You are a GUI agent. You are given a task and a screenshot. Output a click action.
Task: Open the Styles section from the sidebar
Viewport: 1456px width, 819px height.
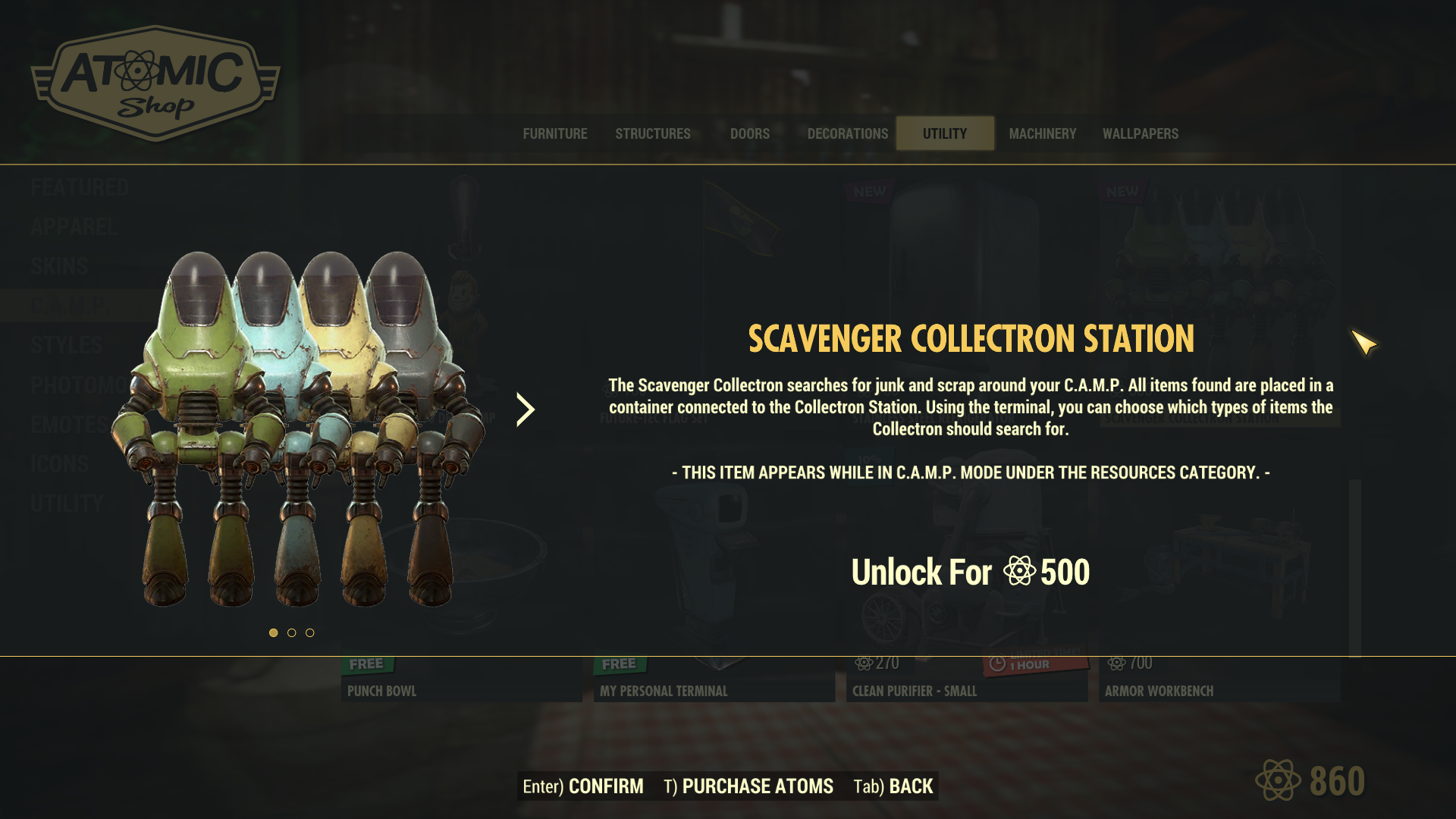click(x=64, y=345)
